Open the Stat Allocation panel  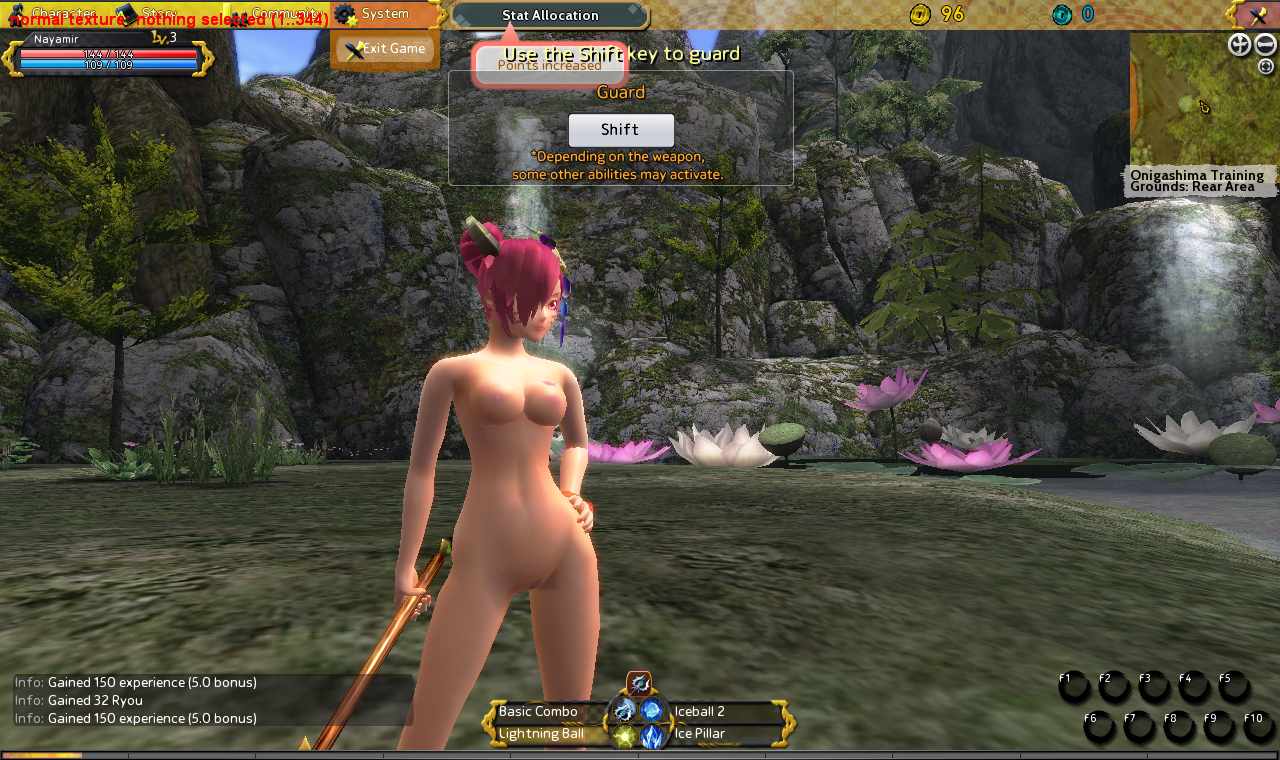(550, 15)
